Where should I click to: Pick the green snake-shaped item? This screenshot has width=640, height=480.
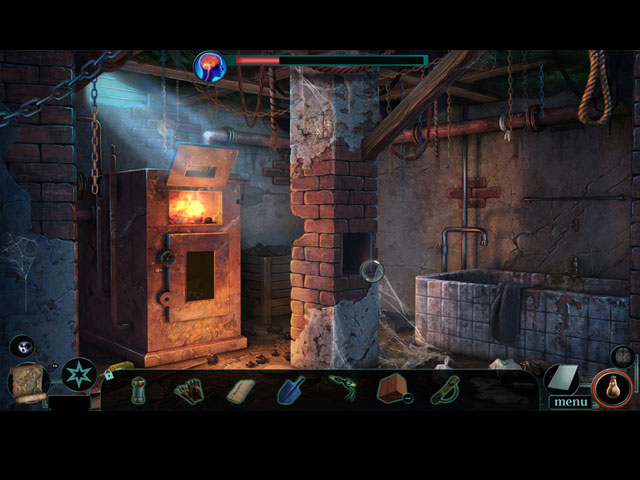point(342,387)
